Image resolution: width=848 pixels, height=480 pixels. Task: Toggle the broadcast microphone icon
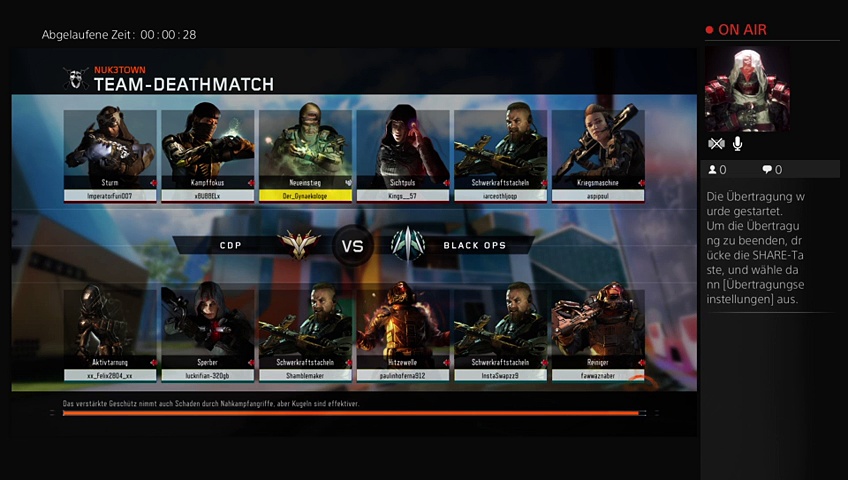coord(738,144)
